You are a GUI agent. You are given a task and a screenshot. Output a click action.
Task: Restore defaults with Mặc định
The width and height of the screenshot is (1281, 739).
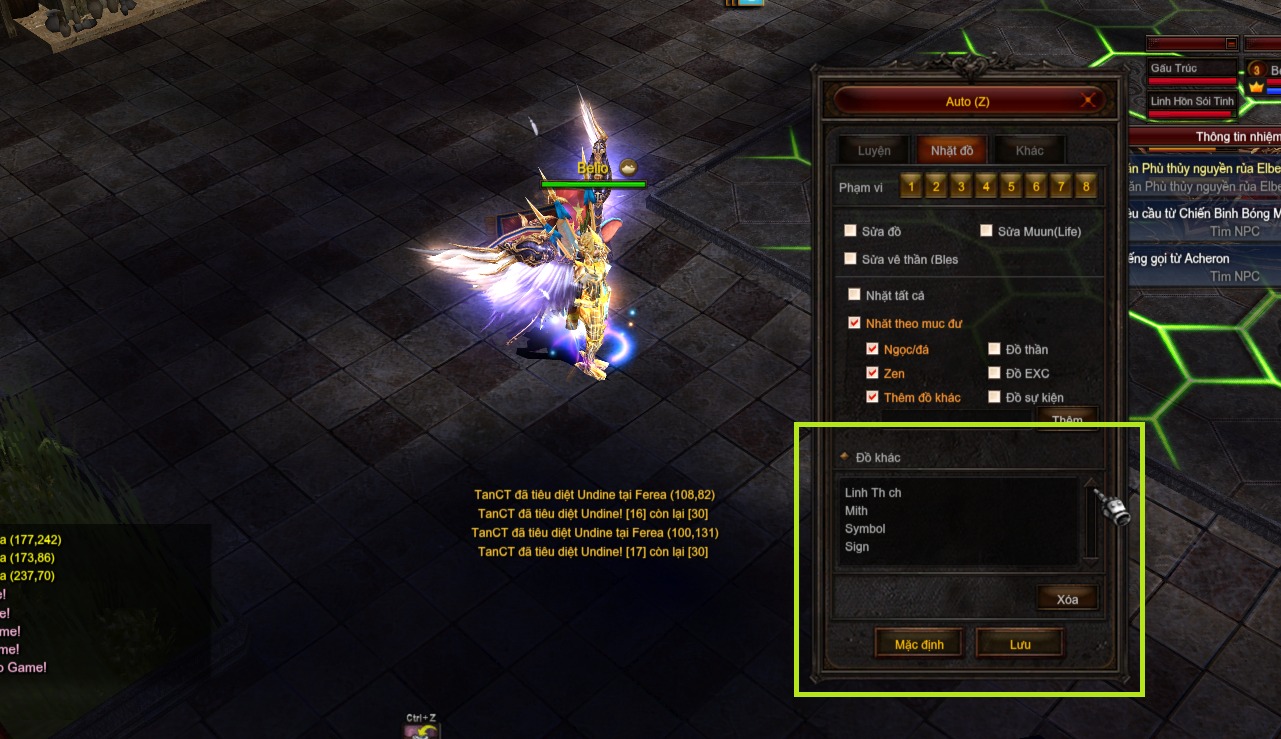(919, 644)
